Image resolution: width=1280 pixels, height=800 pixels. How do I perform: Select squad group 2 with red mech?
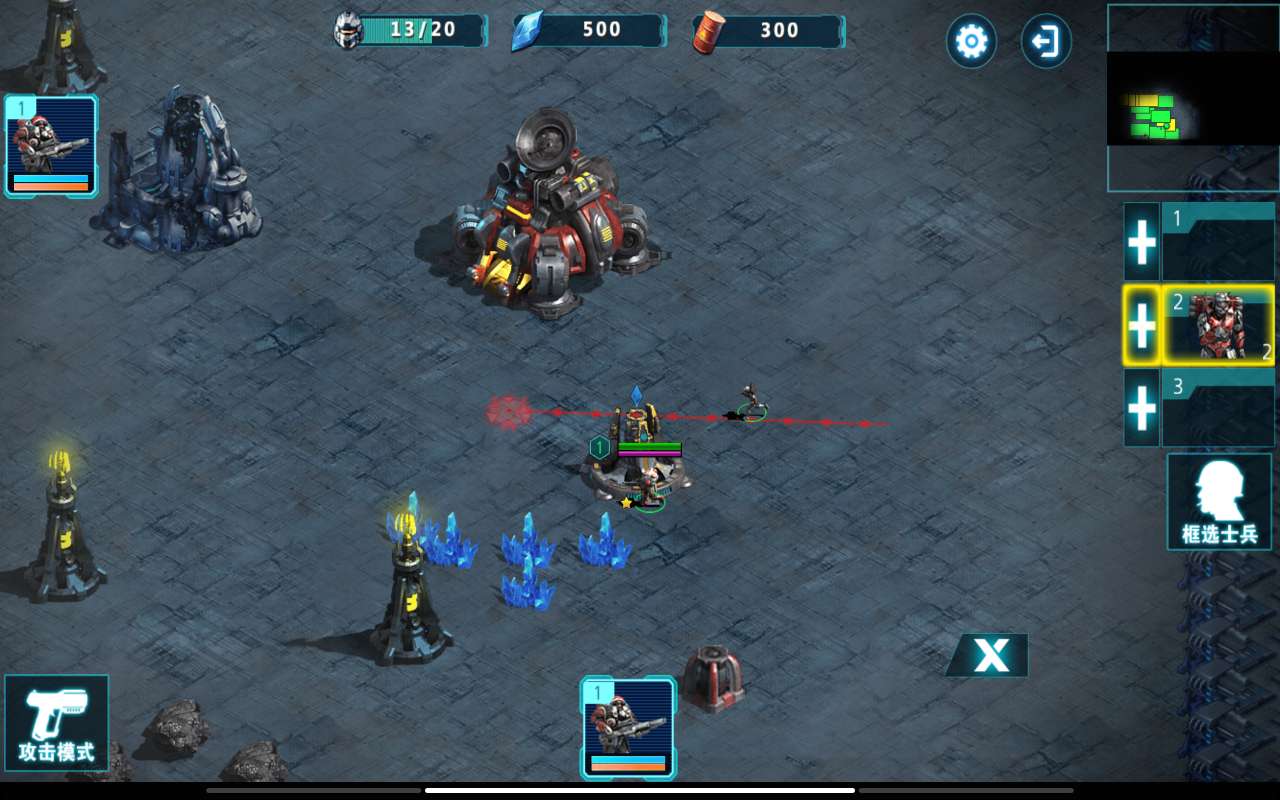pyautogui.click(x=1218, y=325)
